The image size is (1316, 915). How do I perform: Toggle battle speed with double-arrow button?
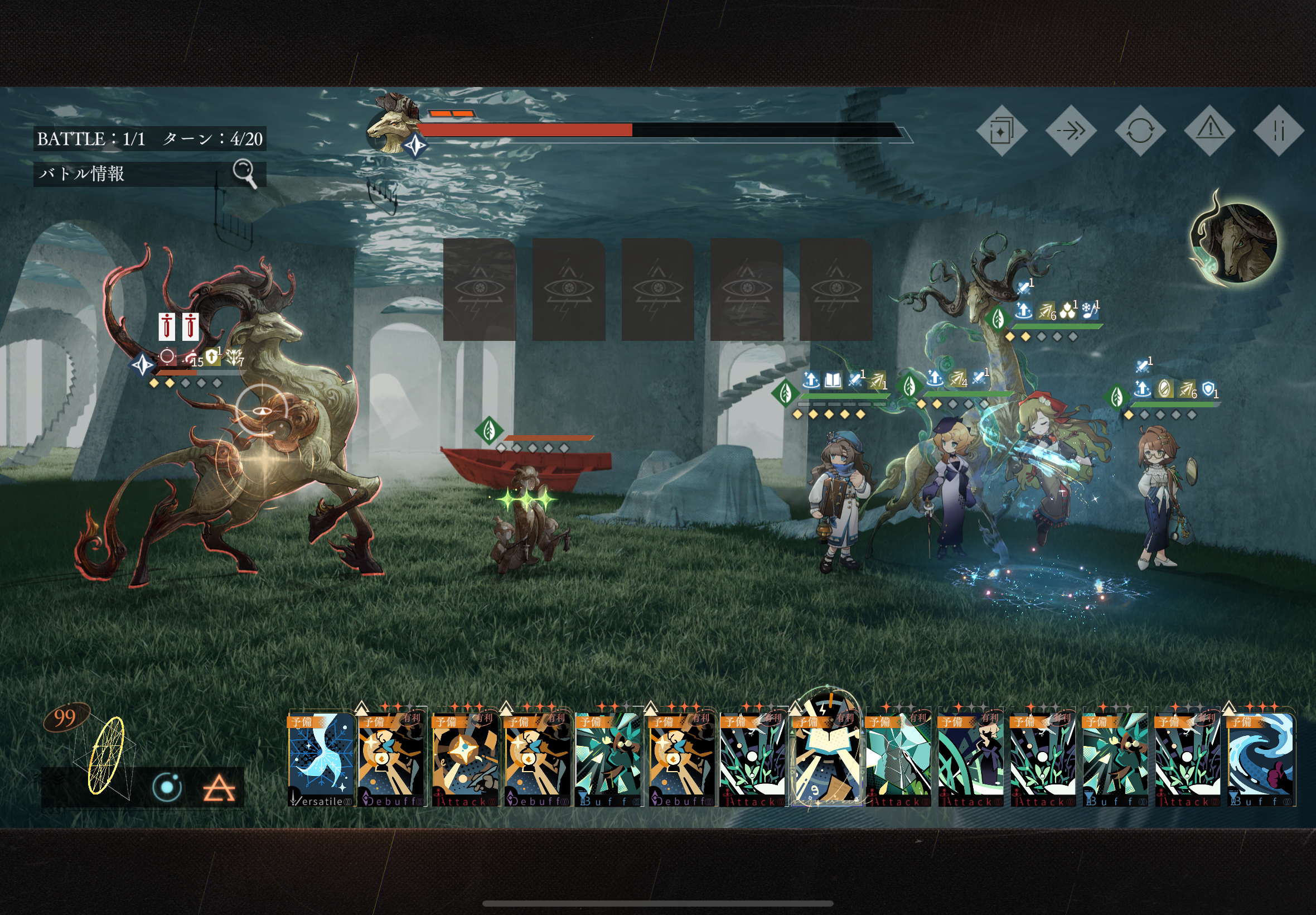click(1070, 131)
